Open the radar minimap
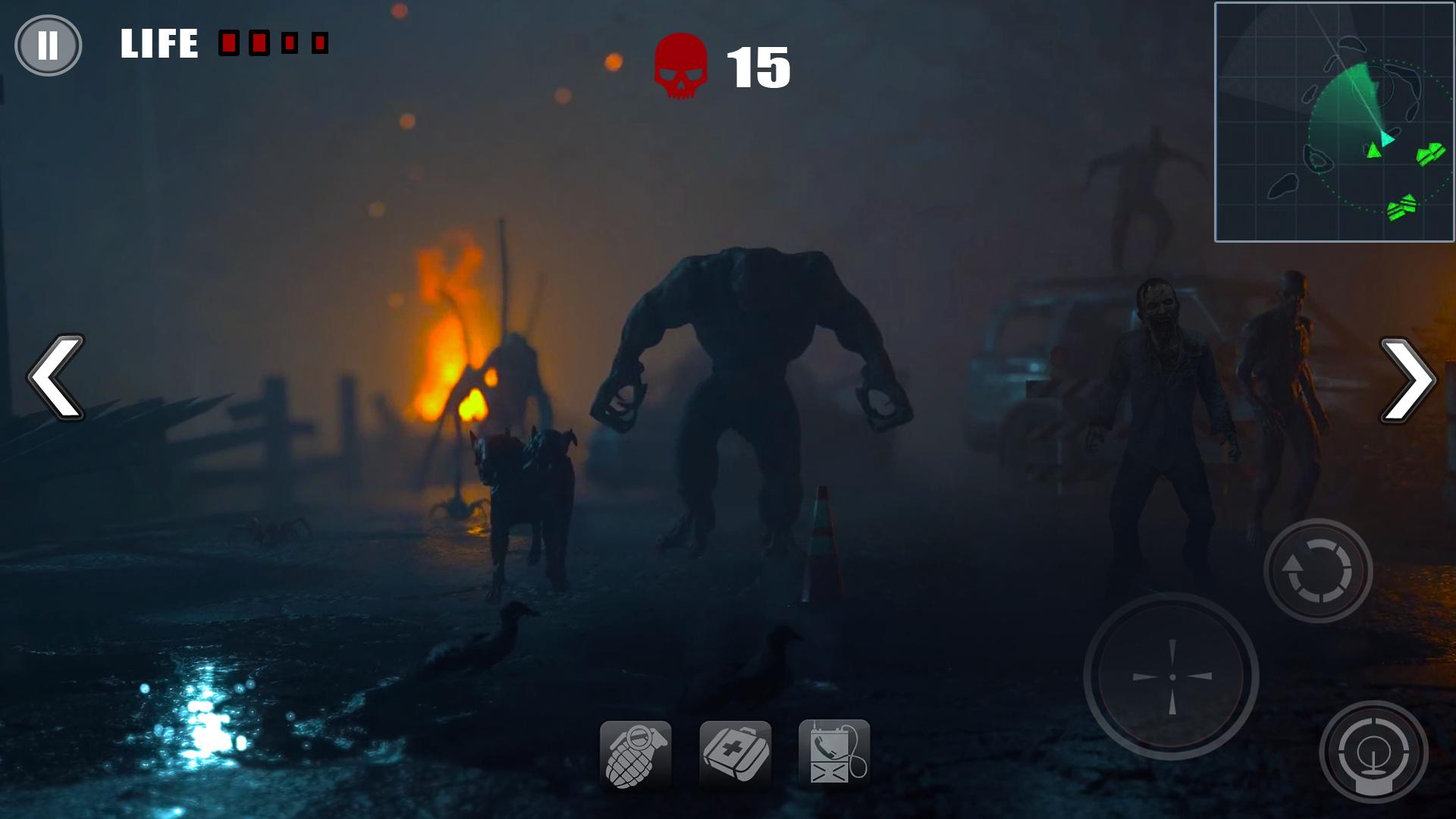 pyautogui.click(x=1334, y=122)
